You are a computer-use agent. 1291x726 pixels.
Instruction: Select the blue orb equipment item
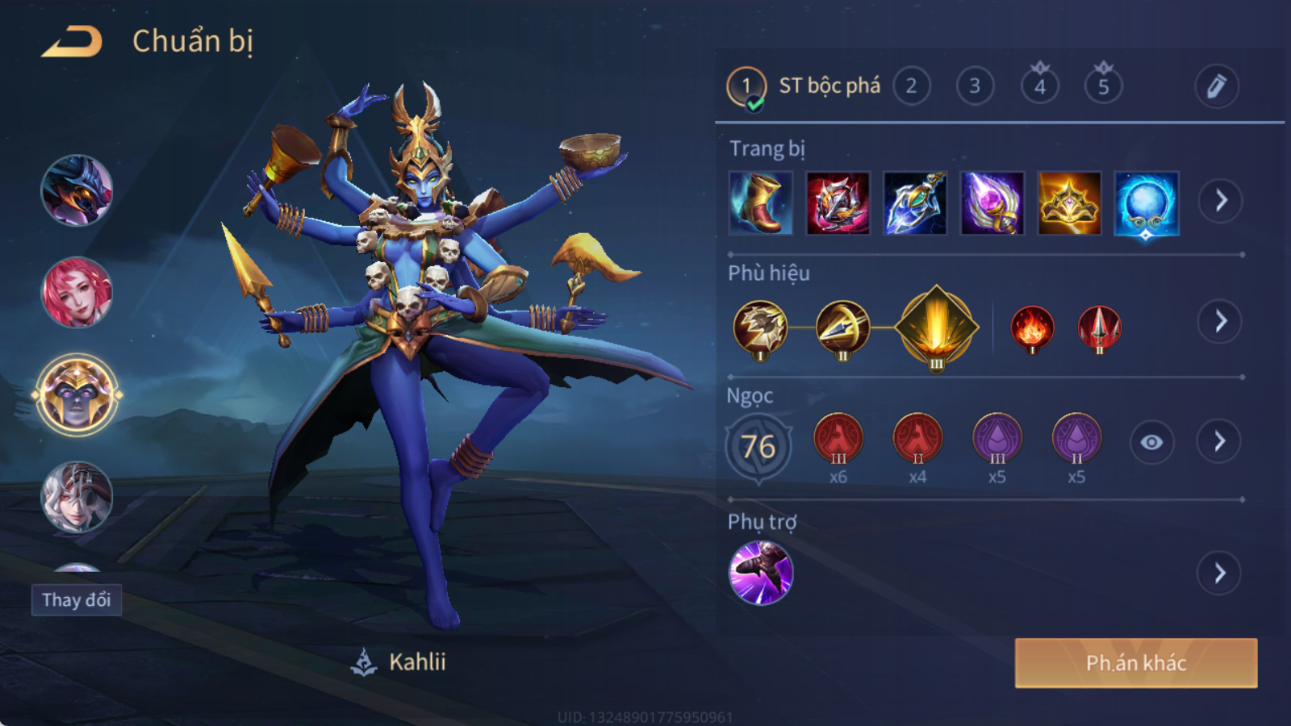[x=1146, y=203]
